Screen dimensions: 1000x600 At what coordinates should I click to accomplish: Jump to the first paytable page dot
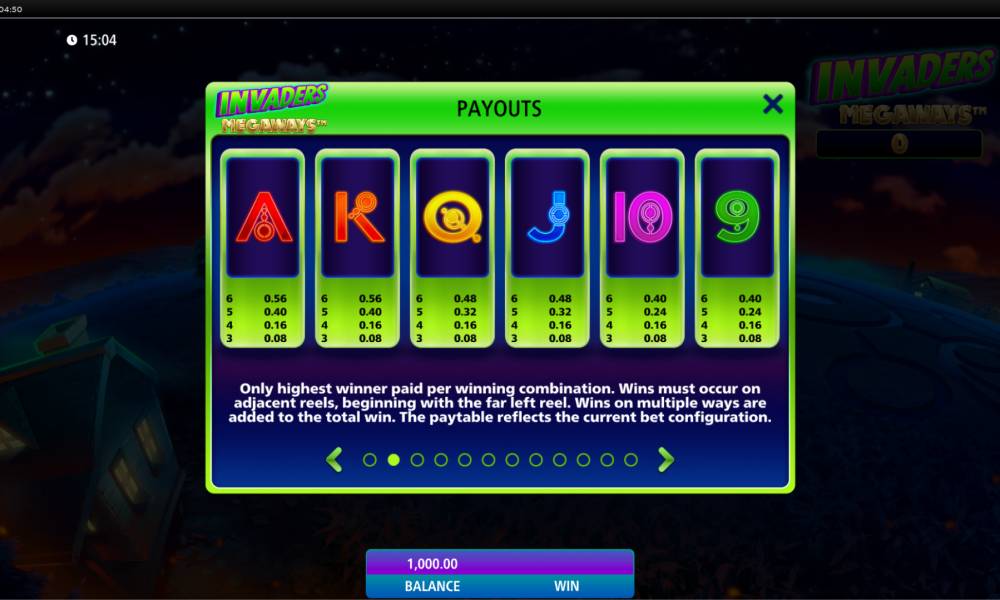click(x=370, y=460)
